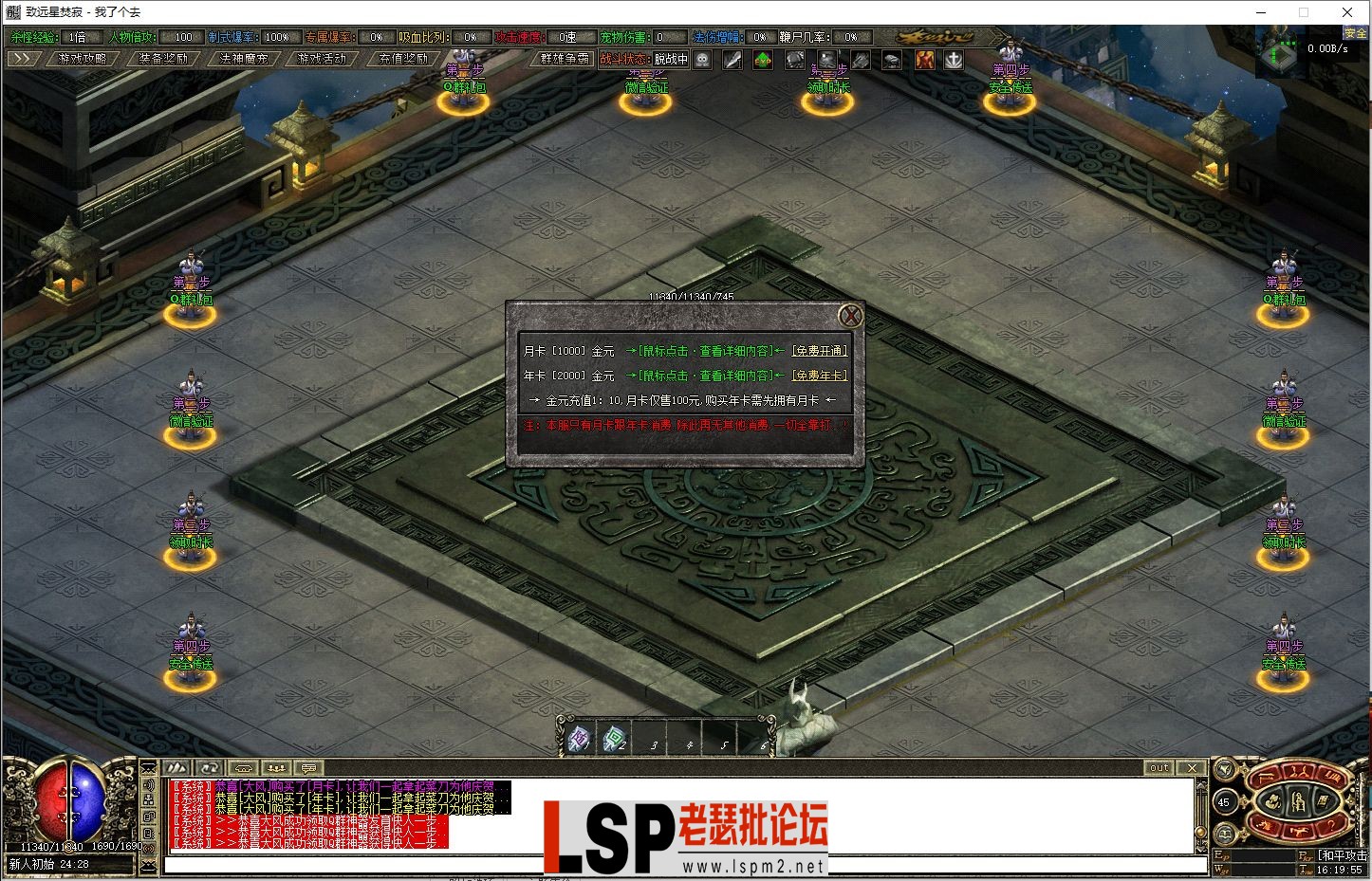Click the out button on the chat panel

[1158, 767]
